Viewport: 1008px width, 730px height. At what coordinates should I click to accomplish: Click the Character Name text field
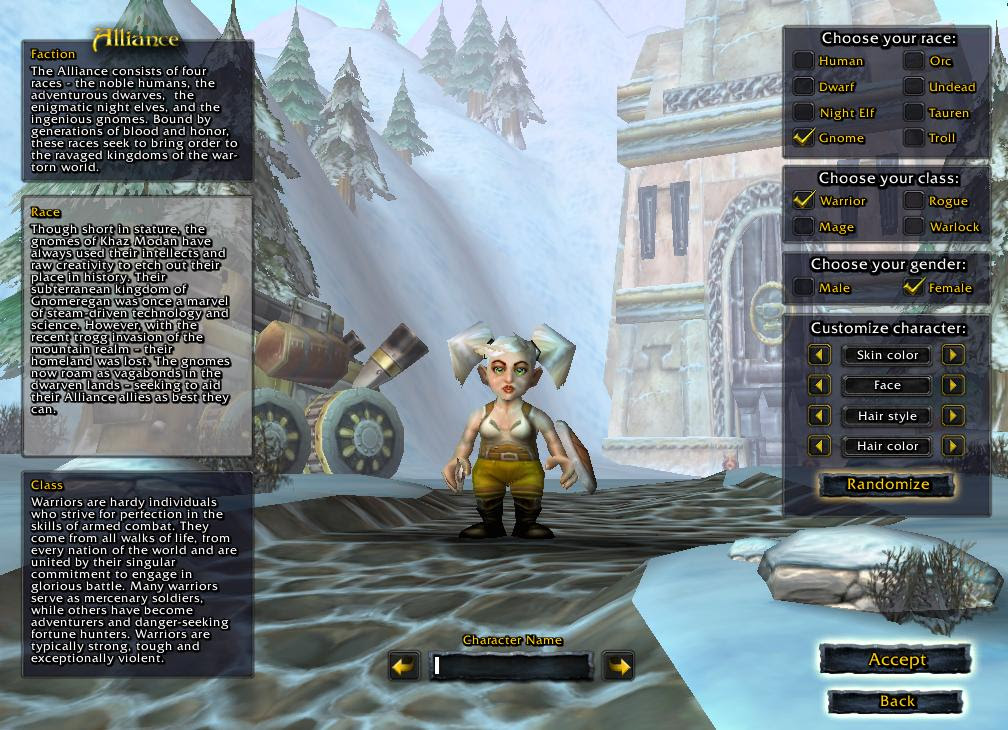pyautogui.click(x=510, y=666)
